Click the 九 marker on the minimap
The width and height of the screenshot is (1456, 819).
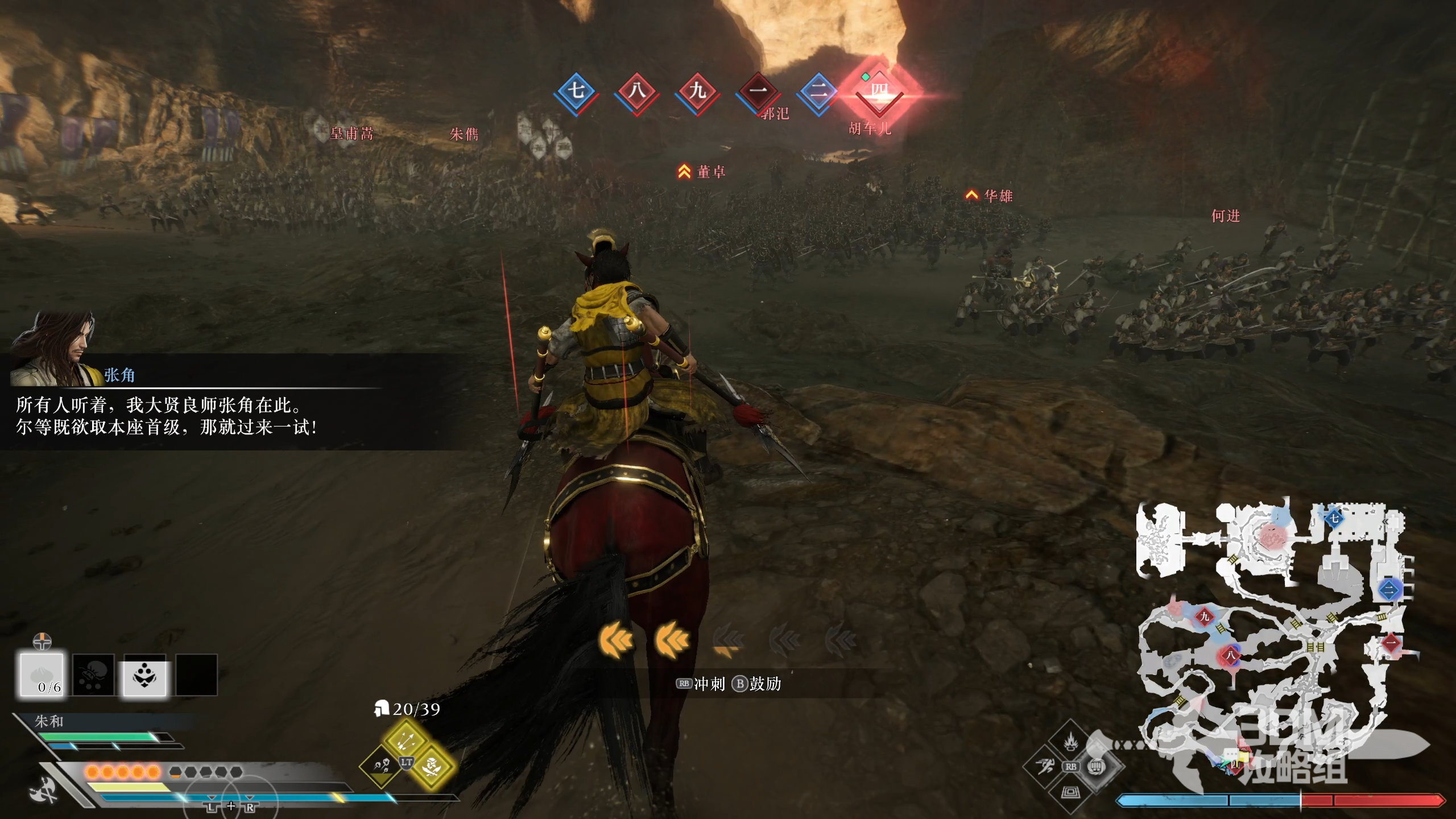coord(1204,617)
